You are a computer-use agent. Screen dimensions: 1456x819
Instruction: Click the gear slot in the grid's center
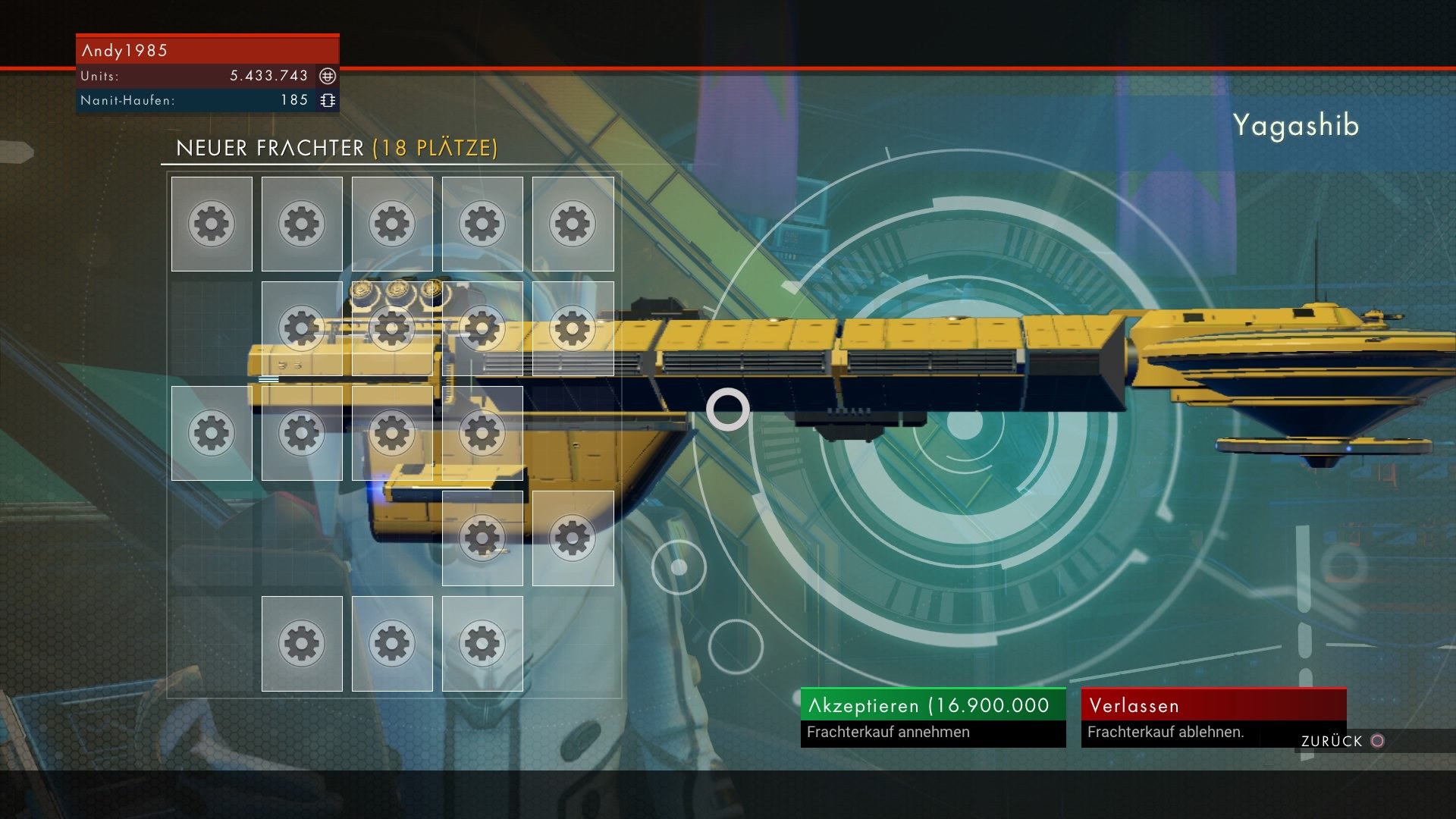click(393, 432)
